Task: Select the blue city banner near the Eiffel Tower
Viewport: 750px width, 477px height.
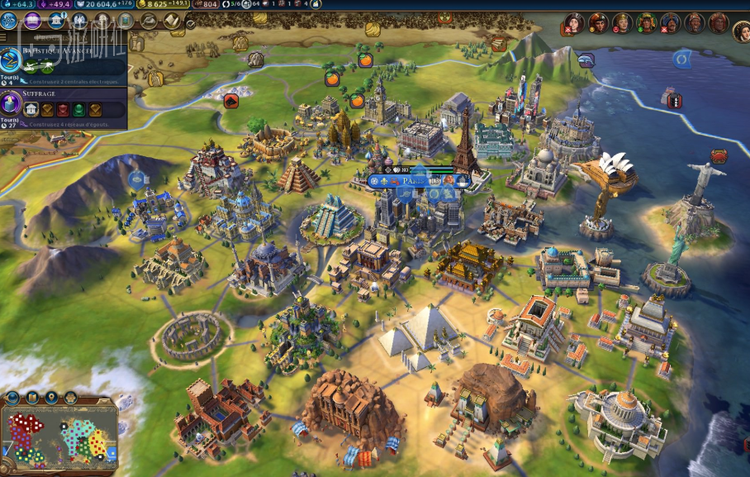Action: coord(415,181)
